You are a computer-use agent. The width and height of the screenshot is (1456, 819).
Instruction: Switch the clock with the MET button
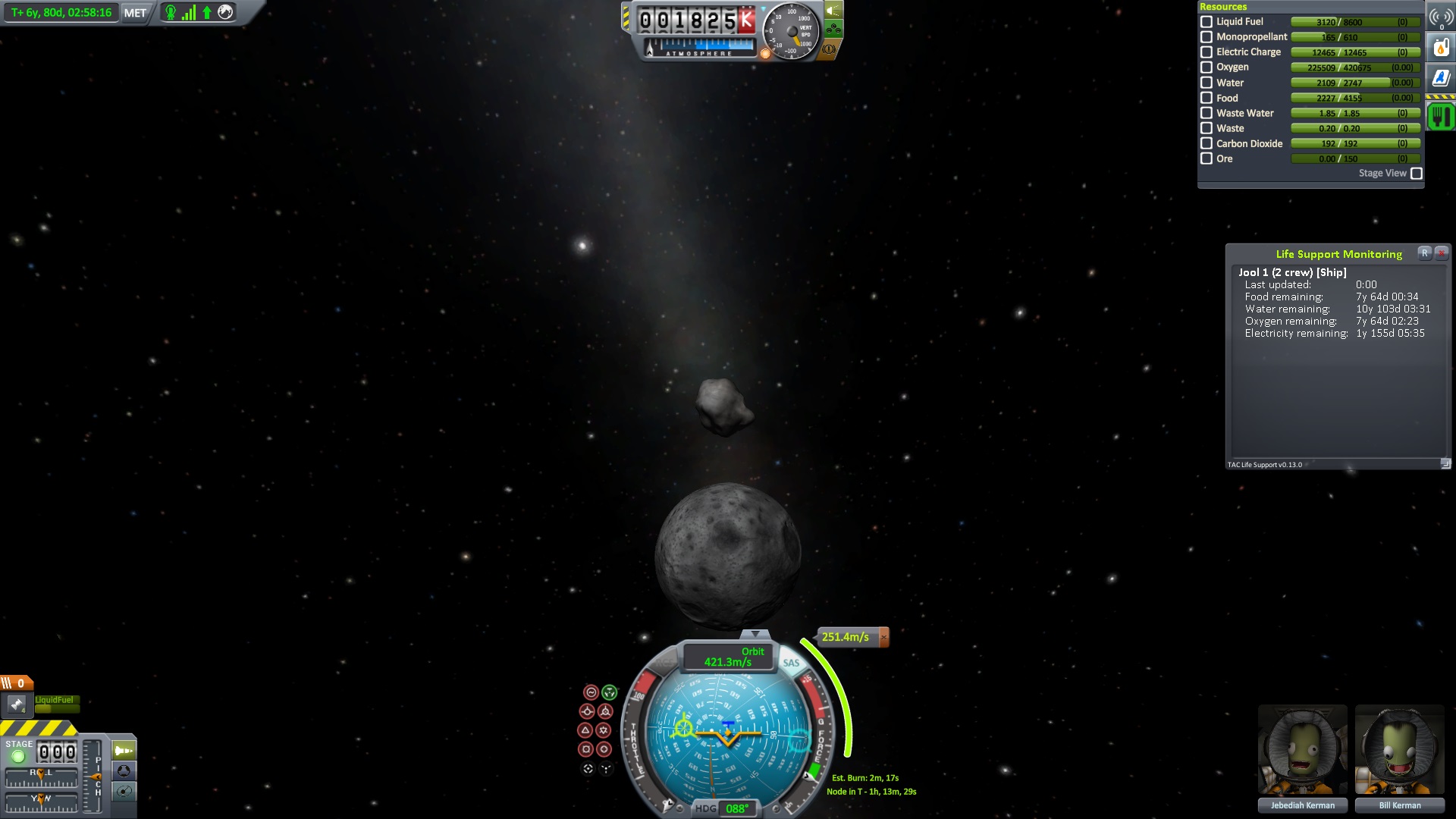pyautogui.click(x=135, y=13)
